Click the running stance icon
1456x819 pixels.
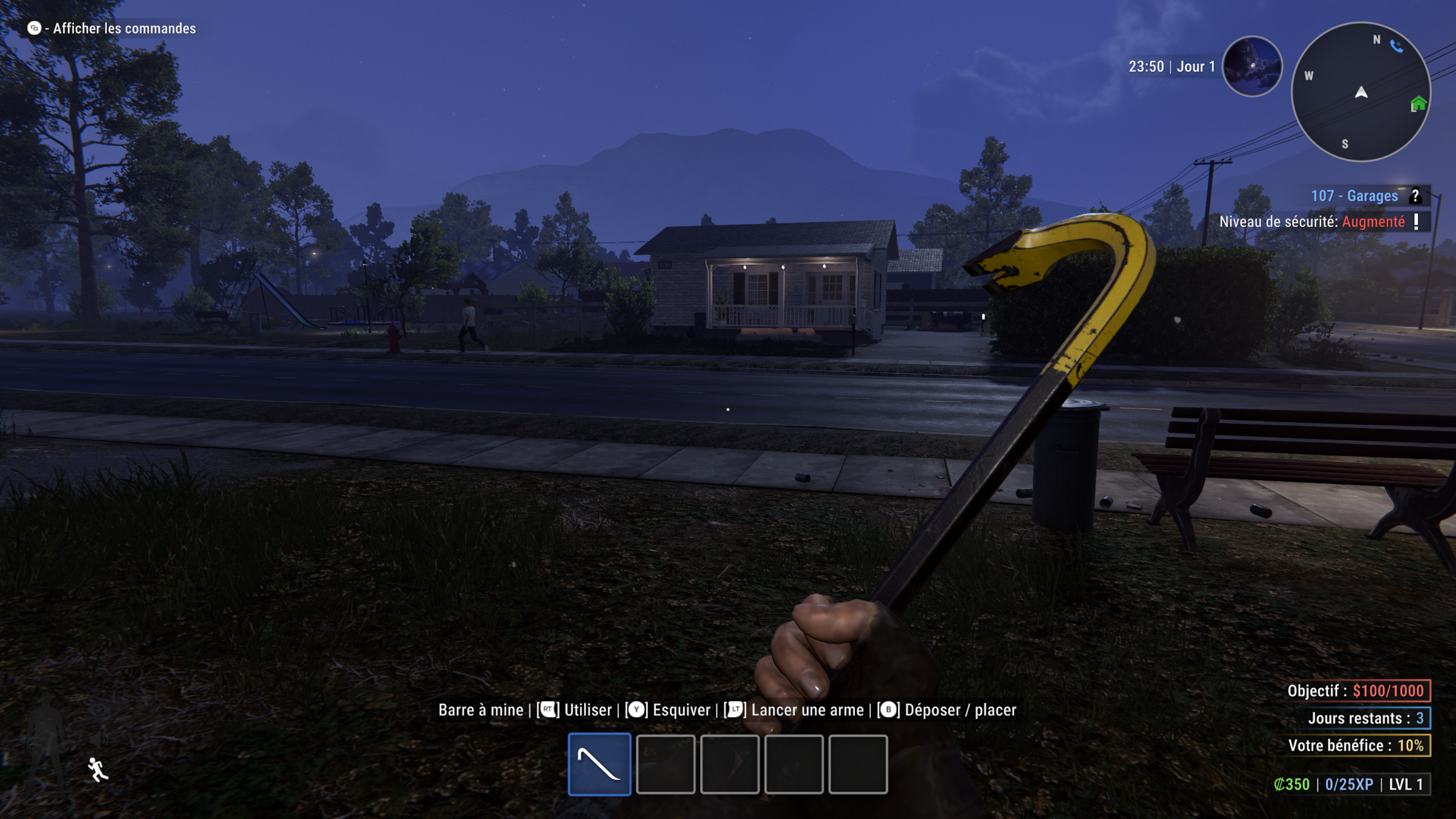[97, 769]
